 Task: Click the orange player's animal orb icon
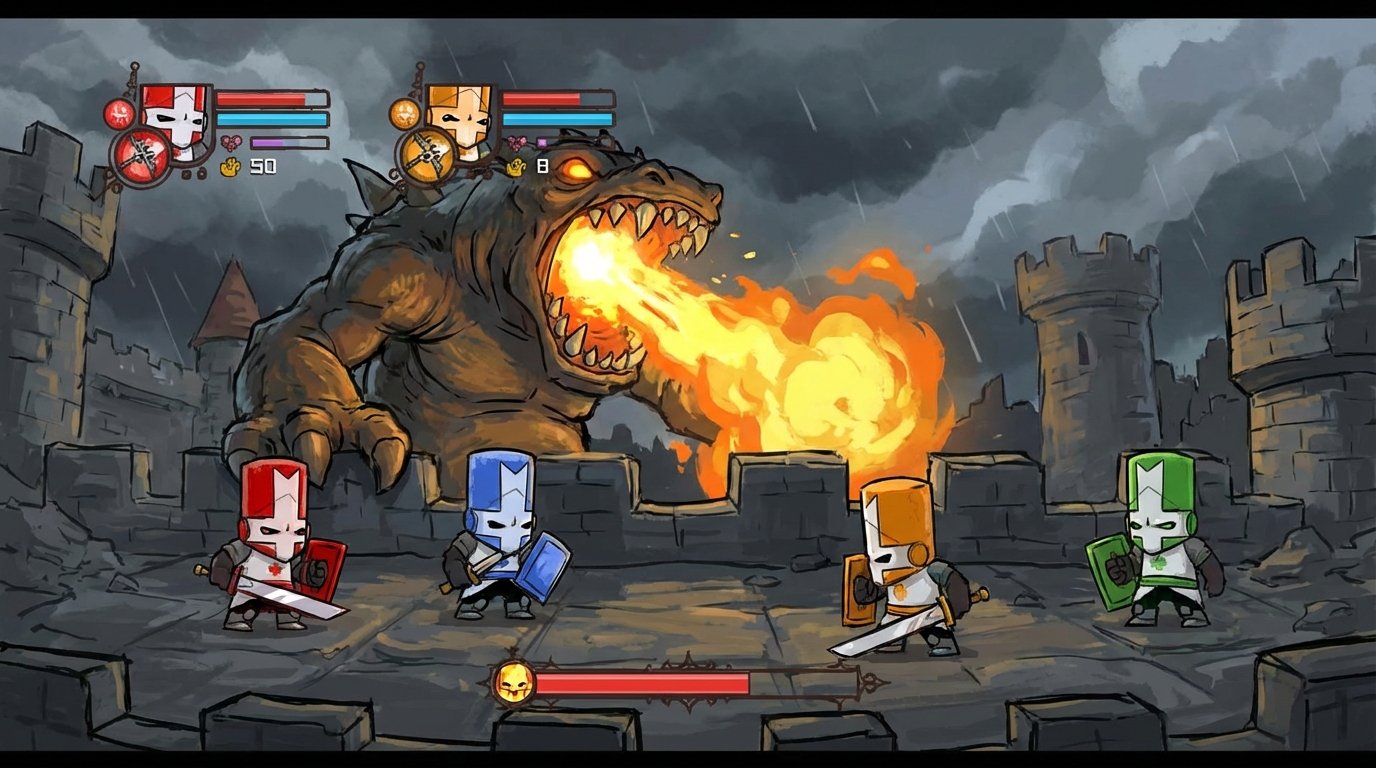pos(404,114)
